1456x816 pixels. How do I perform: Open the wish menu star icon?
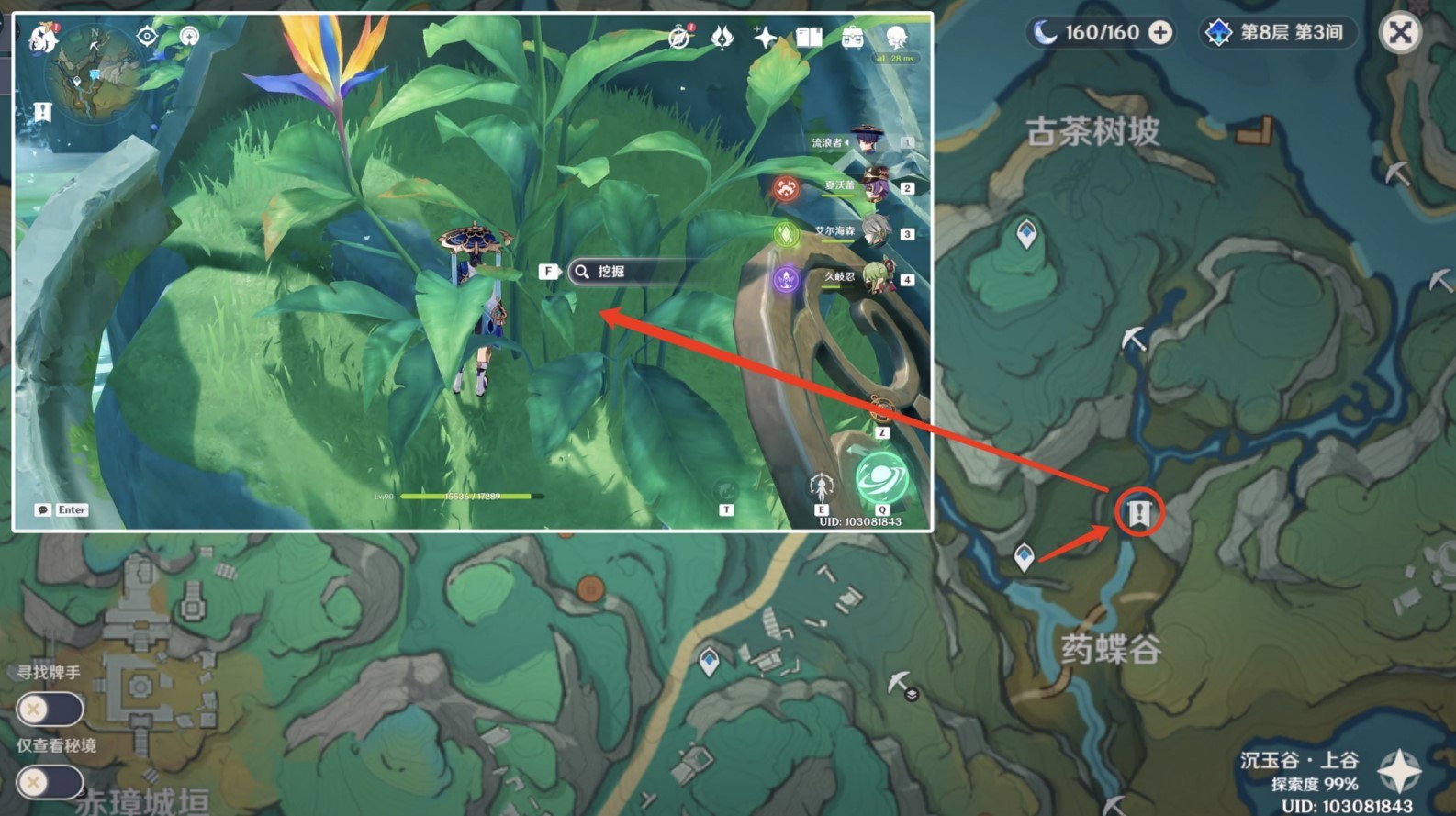pos(763,36)
